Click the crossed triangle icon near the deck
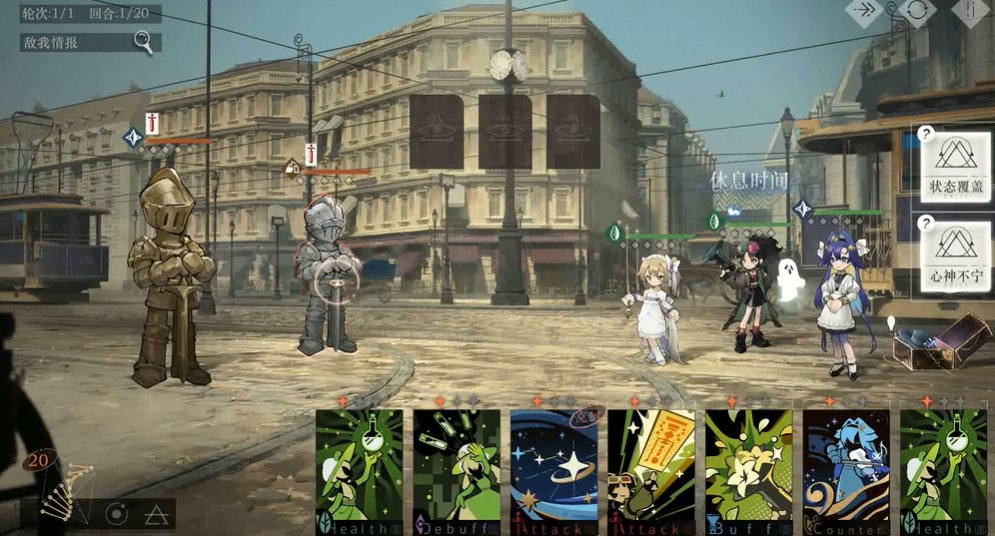995x536 pixels. 155,515
